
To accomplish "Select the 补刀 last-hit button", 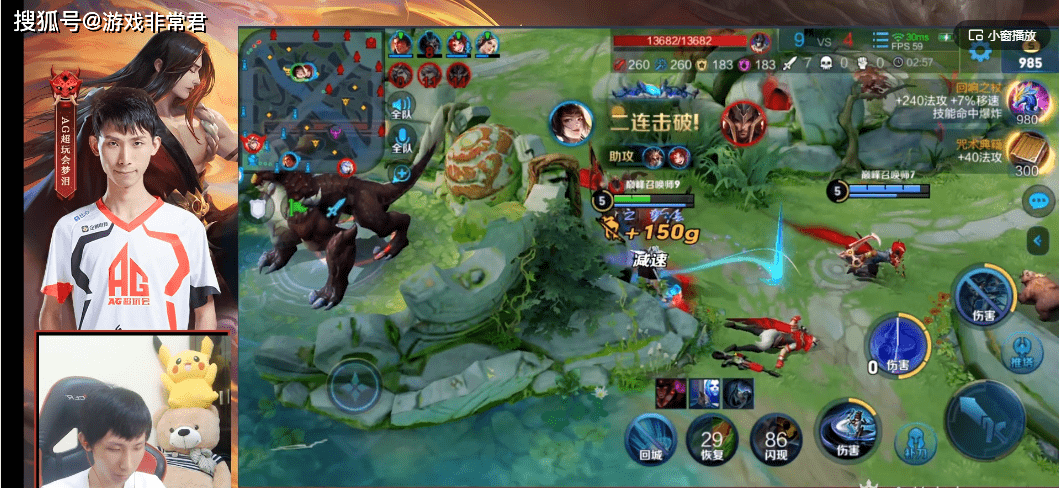I will [x=915, y=441].
